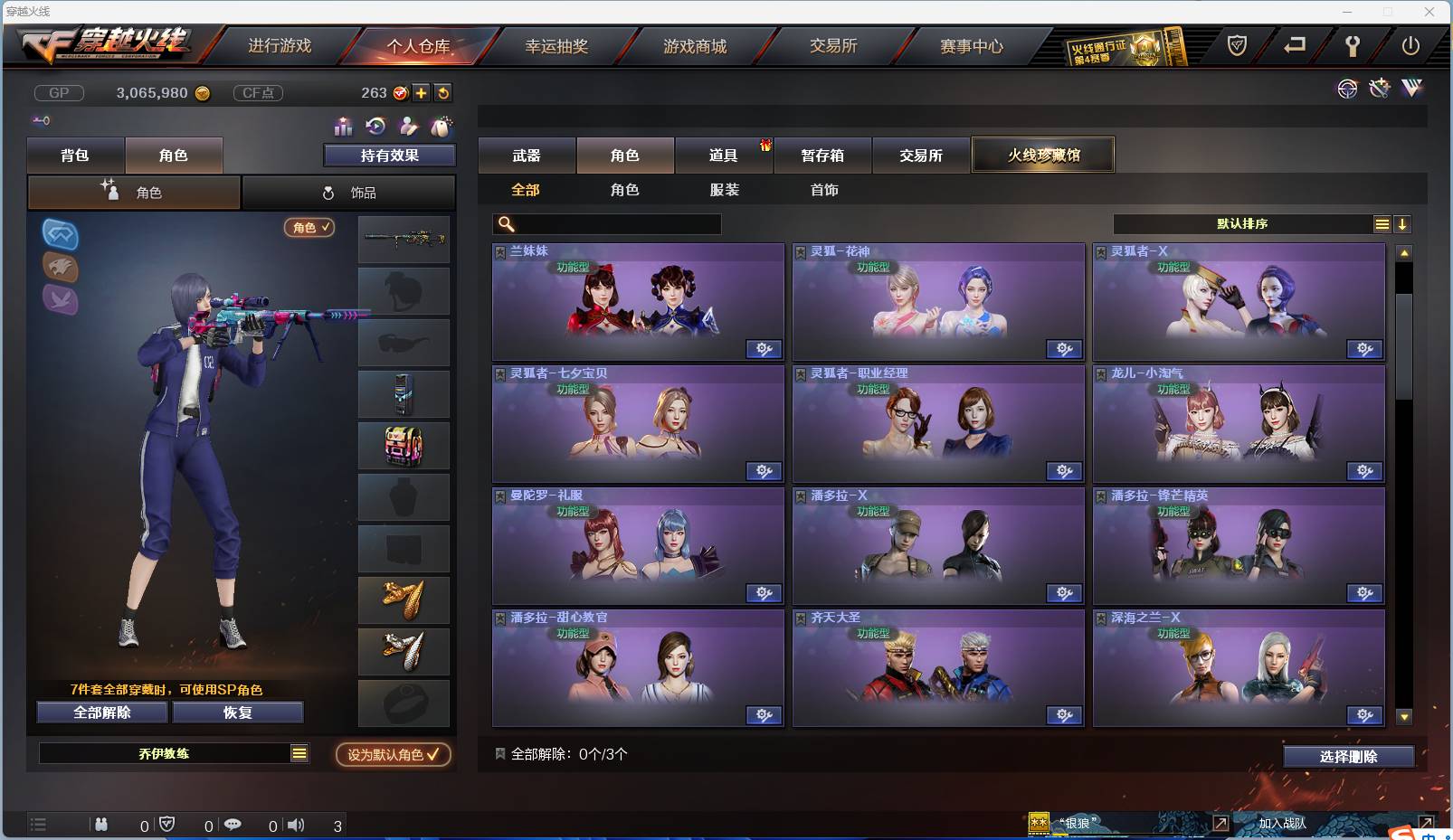This screenshot has height=840, width=1453.
Task: Toggle the gear option on 齐天大圣 card
Action: pos(1064,714)
